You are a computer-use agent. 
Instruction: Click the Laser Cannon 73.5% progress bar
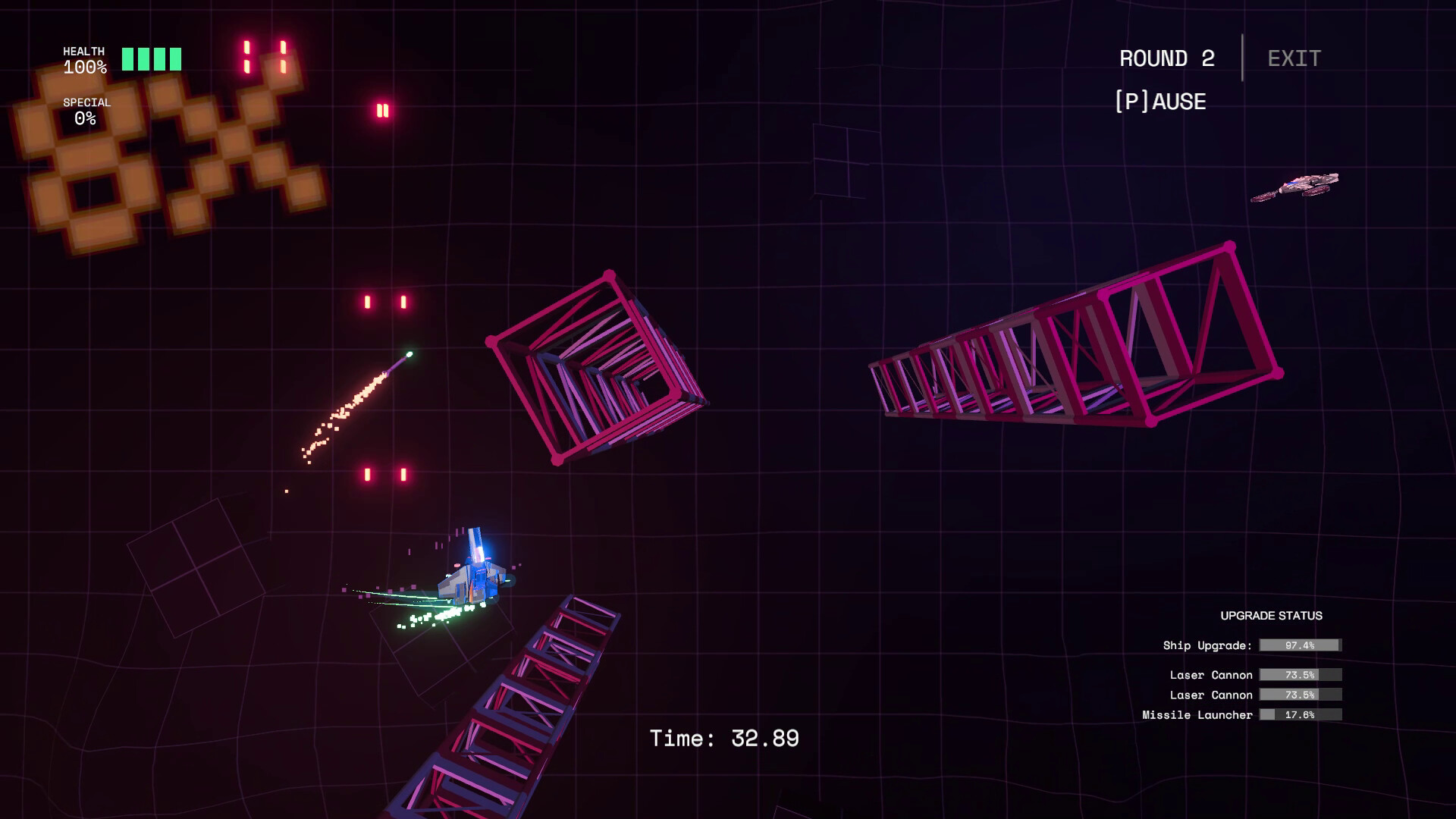pos(1299,674)
